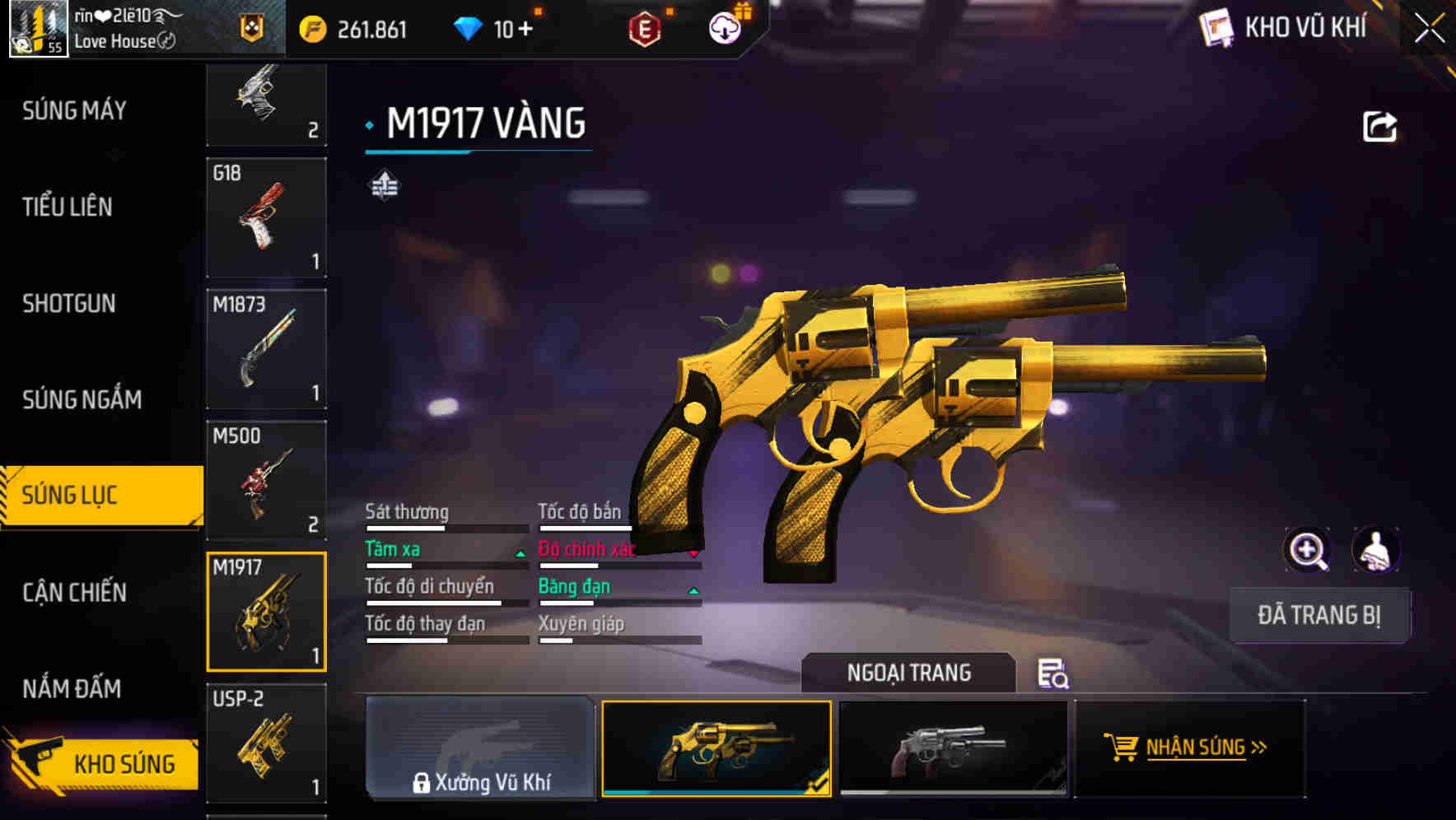The image size is (1456, 820).
Task: Close the weapon armory screen
Action: [1429, 29]
